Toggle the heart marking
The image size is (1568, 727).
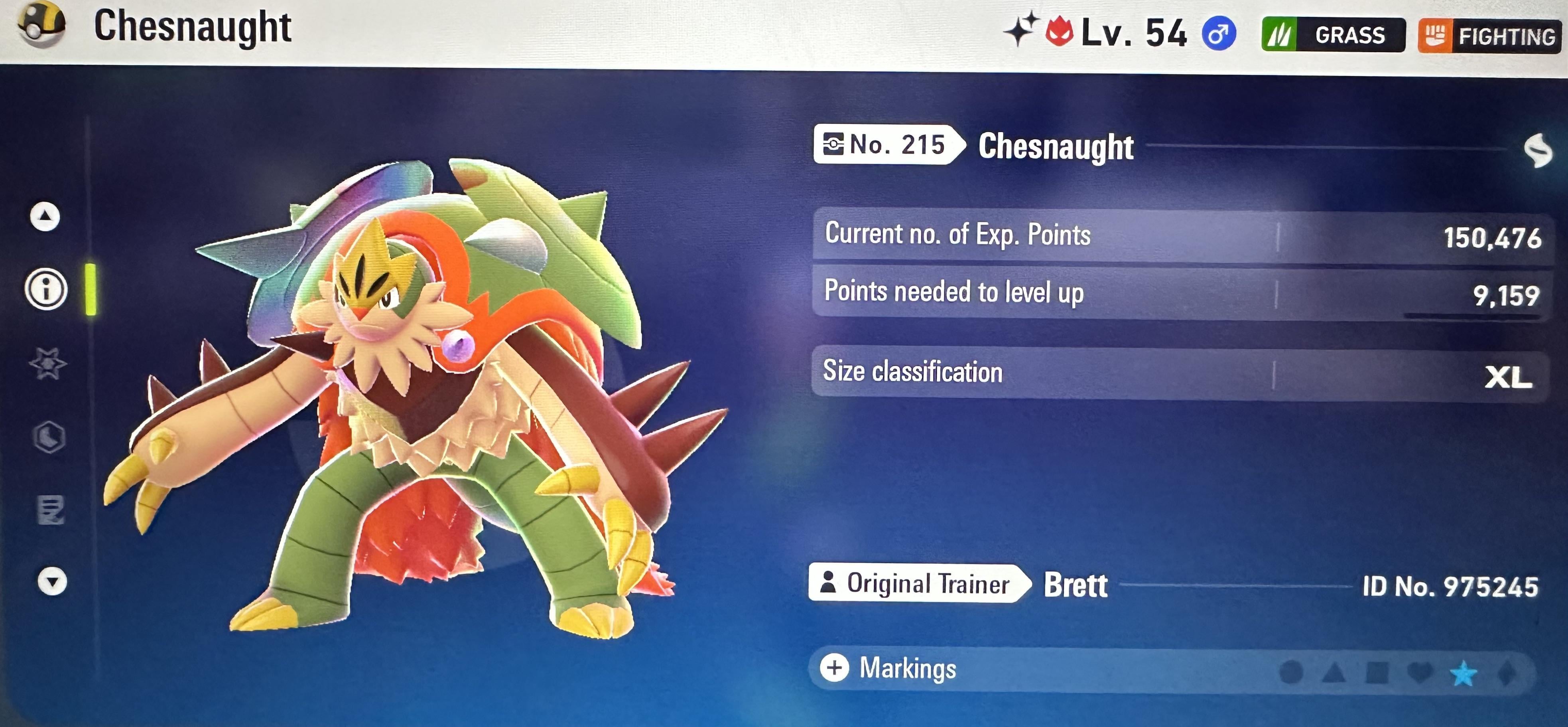click(x=1420, y=673)
